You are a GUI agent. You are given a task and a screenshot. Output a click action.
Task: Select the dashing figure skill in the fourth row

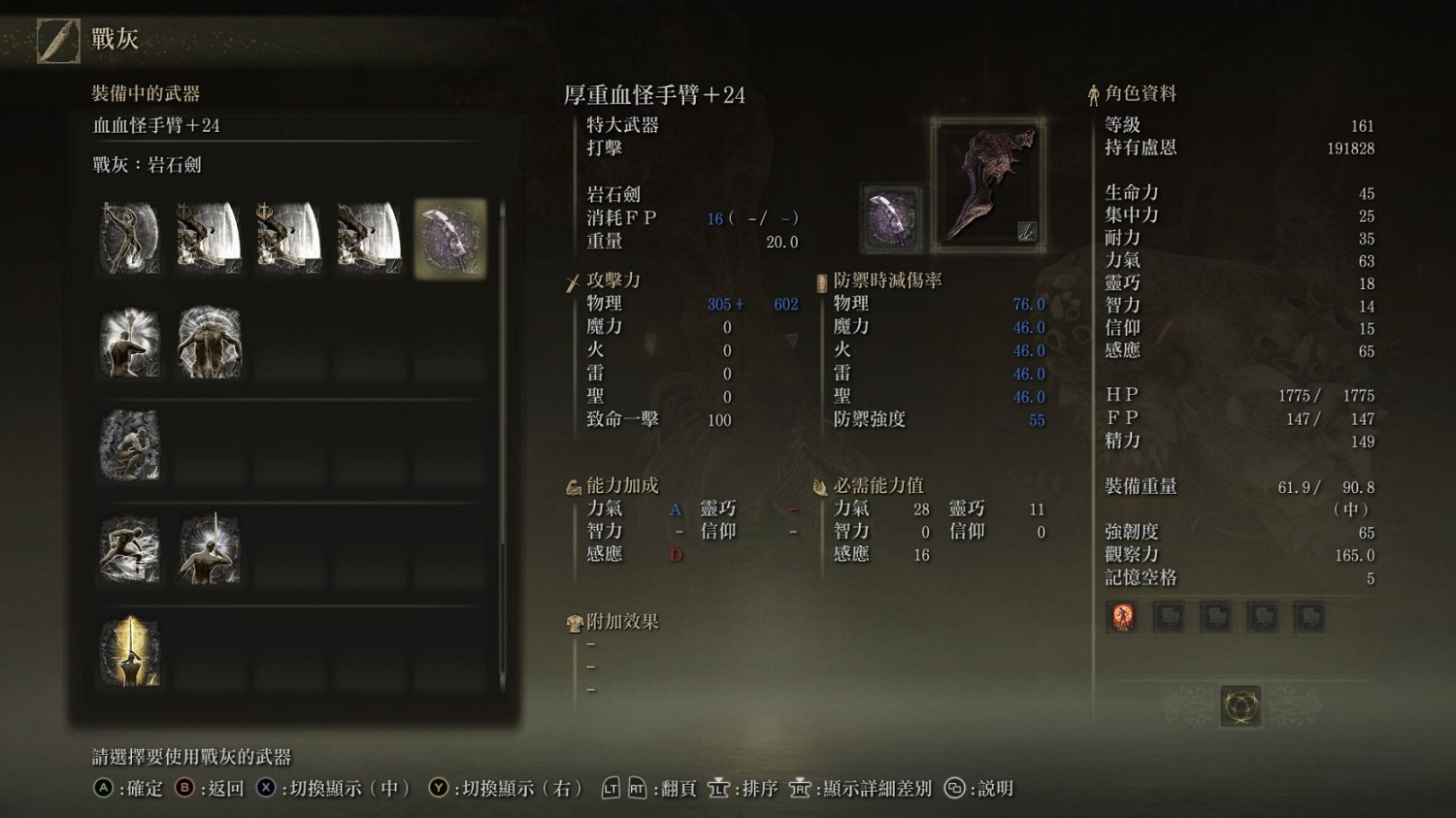(x=128, y=548)
